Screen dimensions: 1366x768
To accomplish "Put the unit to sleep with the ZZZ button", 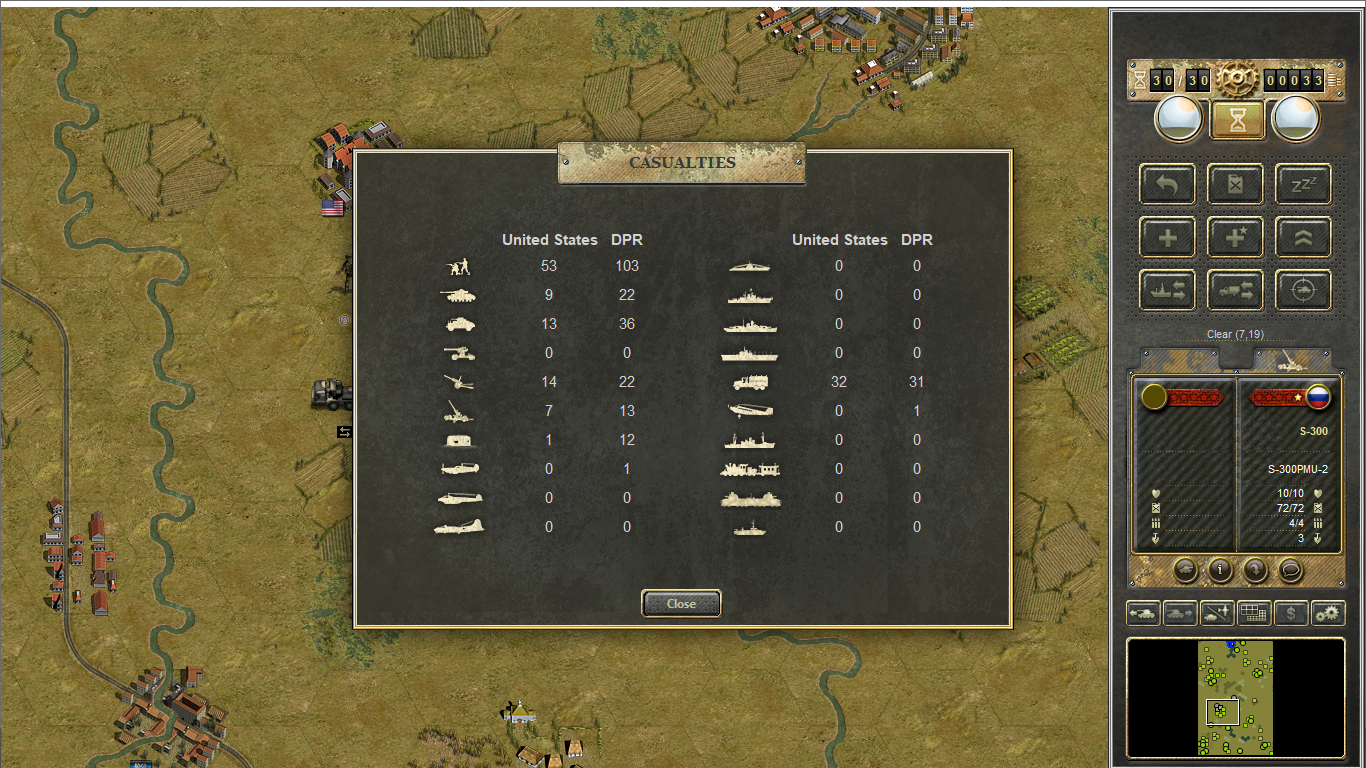I will pos(1303,184).
